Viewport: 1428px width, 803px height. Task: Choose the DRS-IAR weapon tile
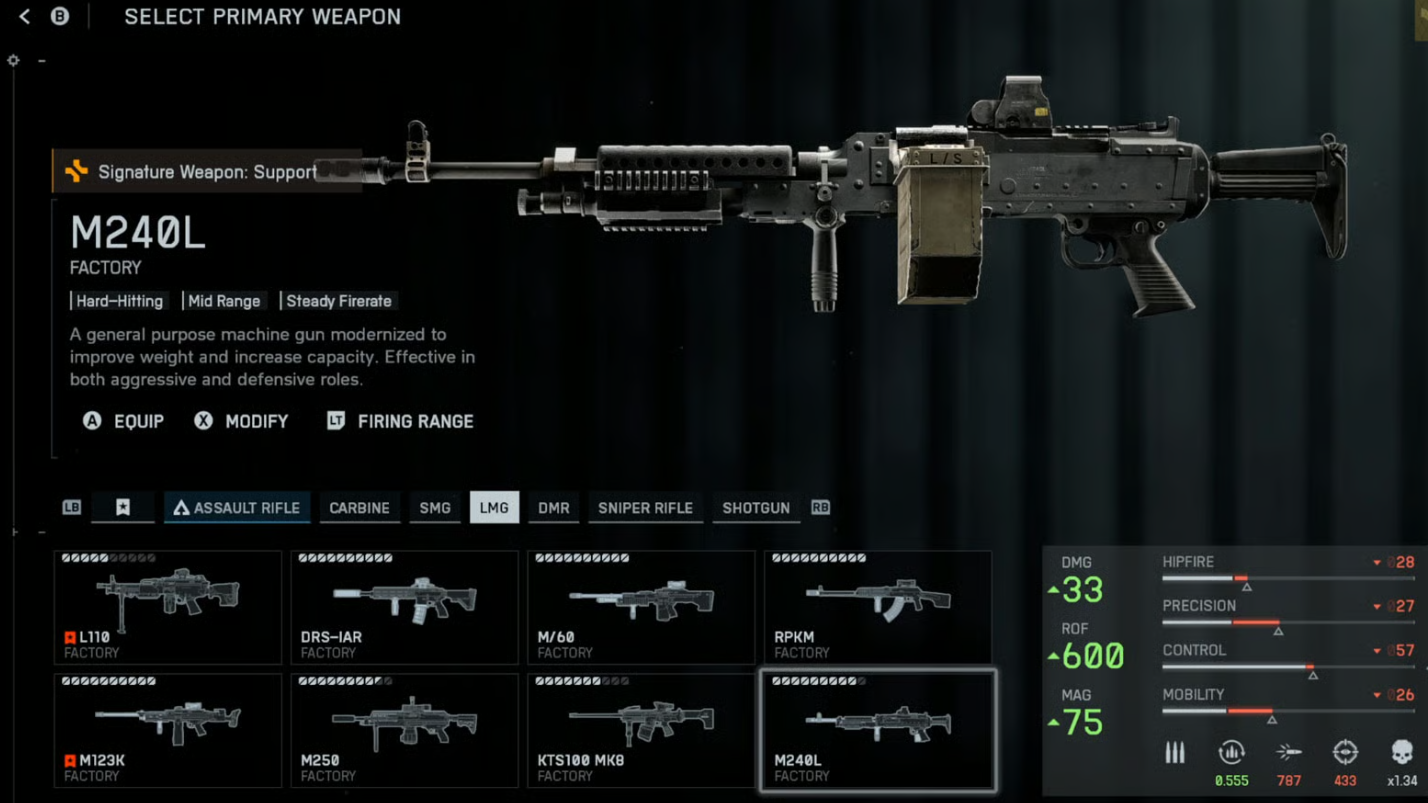[404, 607]
